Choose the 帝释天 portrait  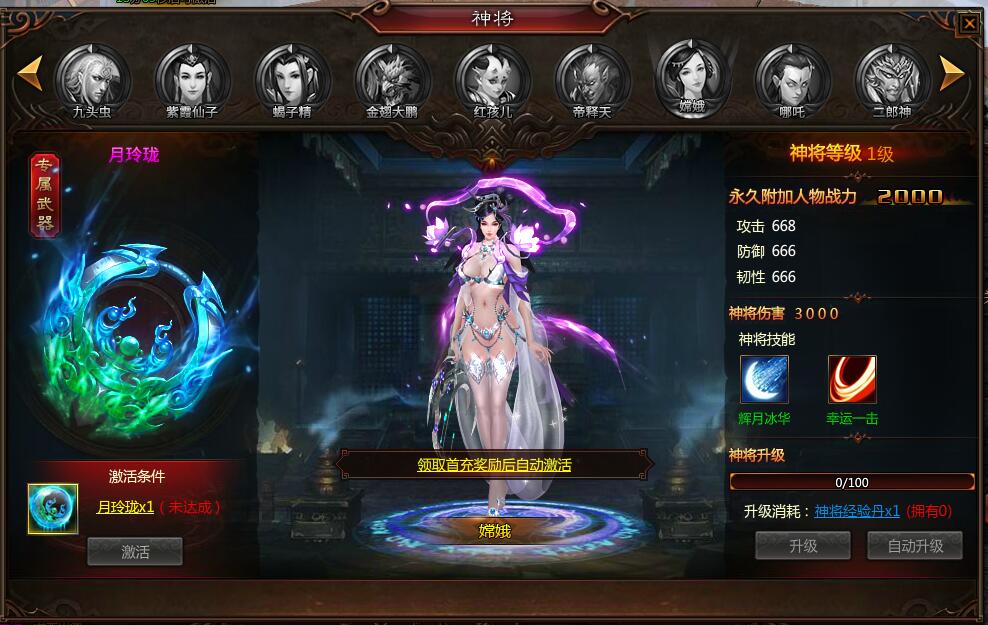[592, 76]
